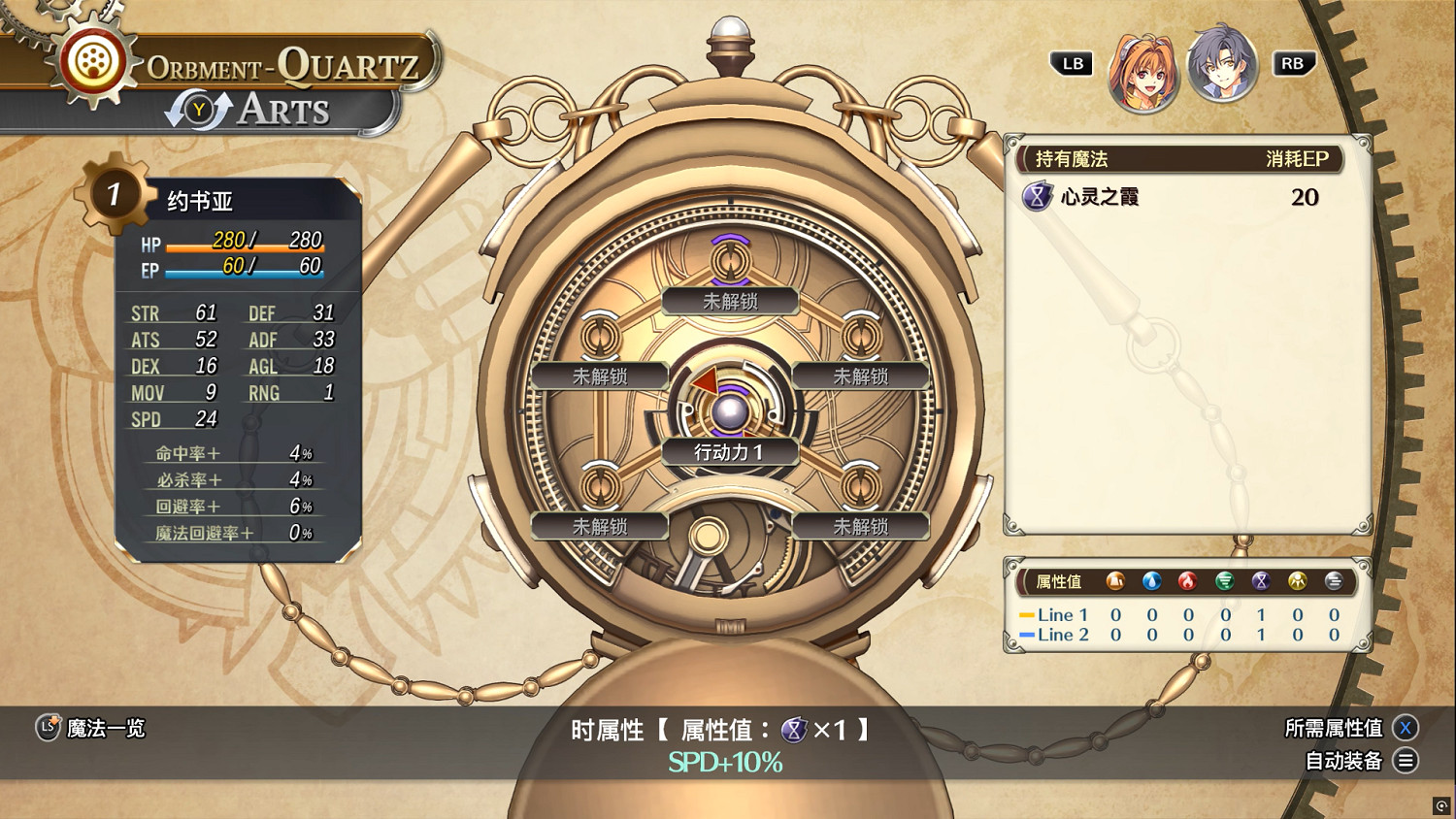
Task: Select the purple time element hourglass icon
Action: (x=1261, y=581)
